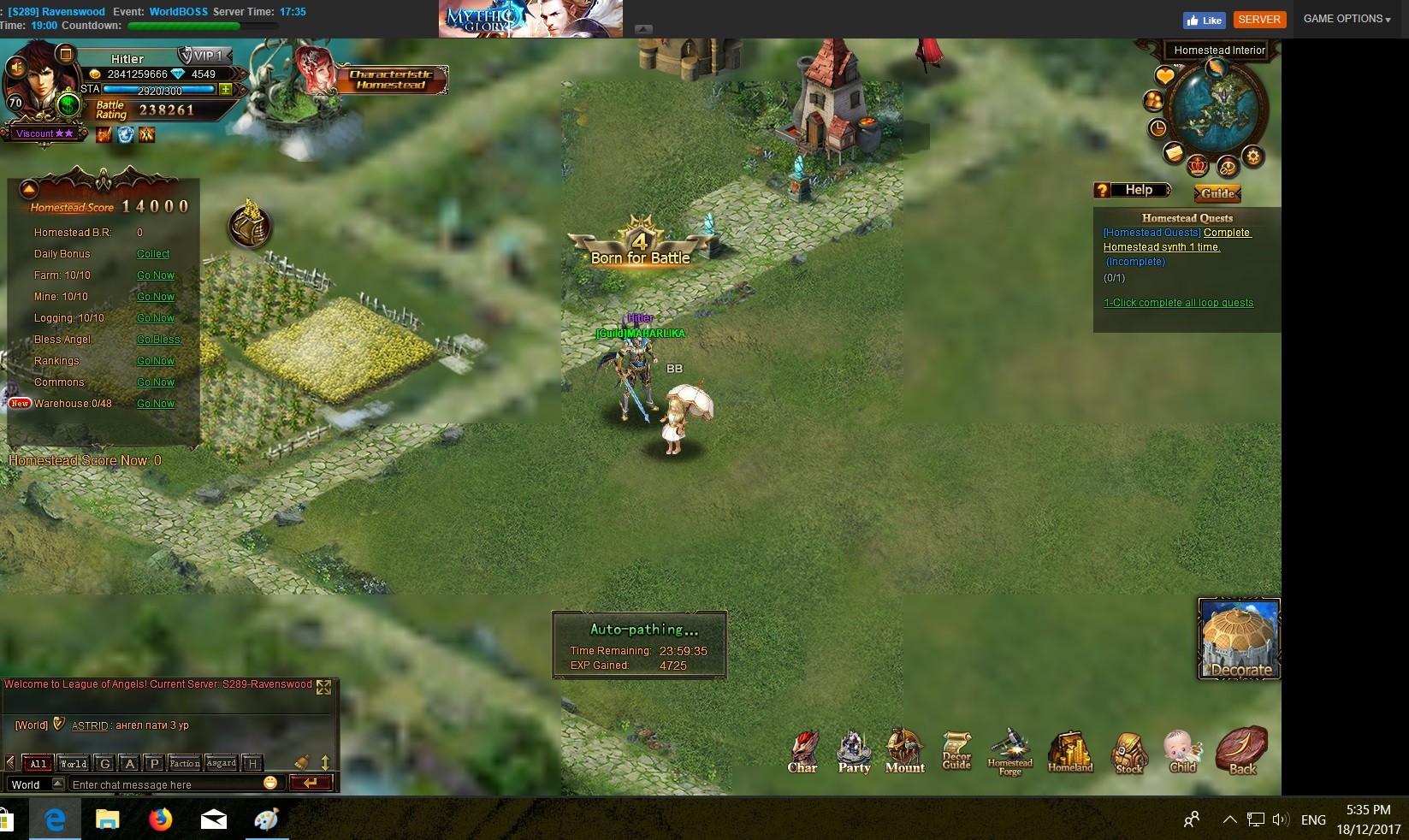Viewport: 1409px width, 840px height.
Task: Go to the Warehouse now
Action: click(x=156, y=404)
